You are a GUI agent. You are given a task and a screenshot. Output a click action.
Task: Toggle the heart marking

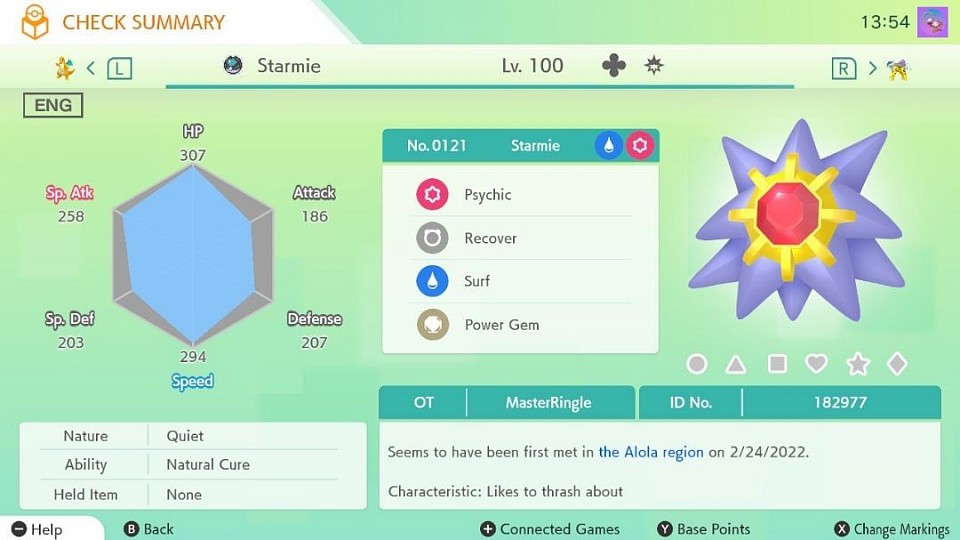817,364
